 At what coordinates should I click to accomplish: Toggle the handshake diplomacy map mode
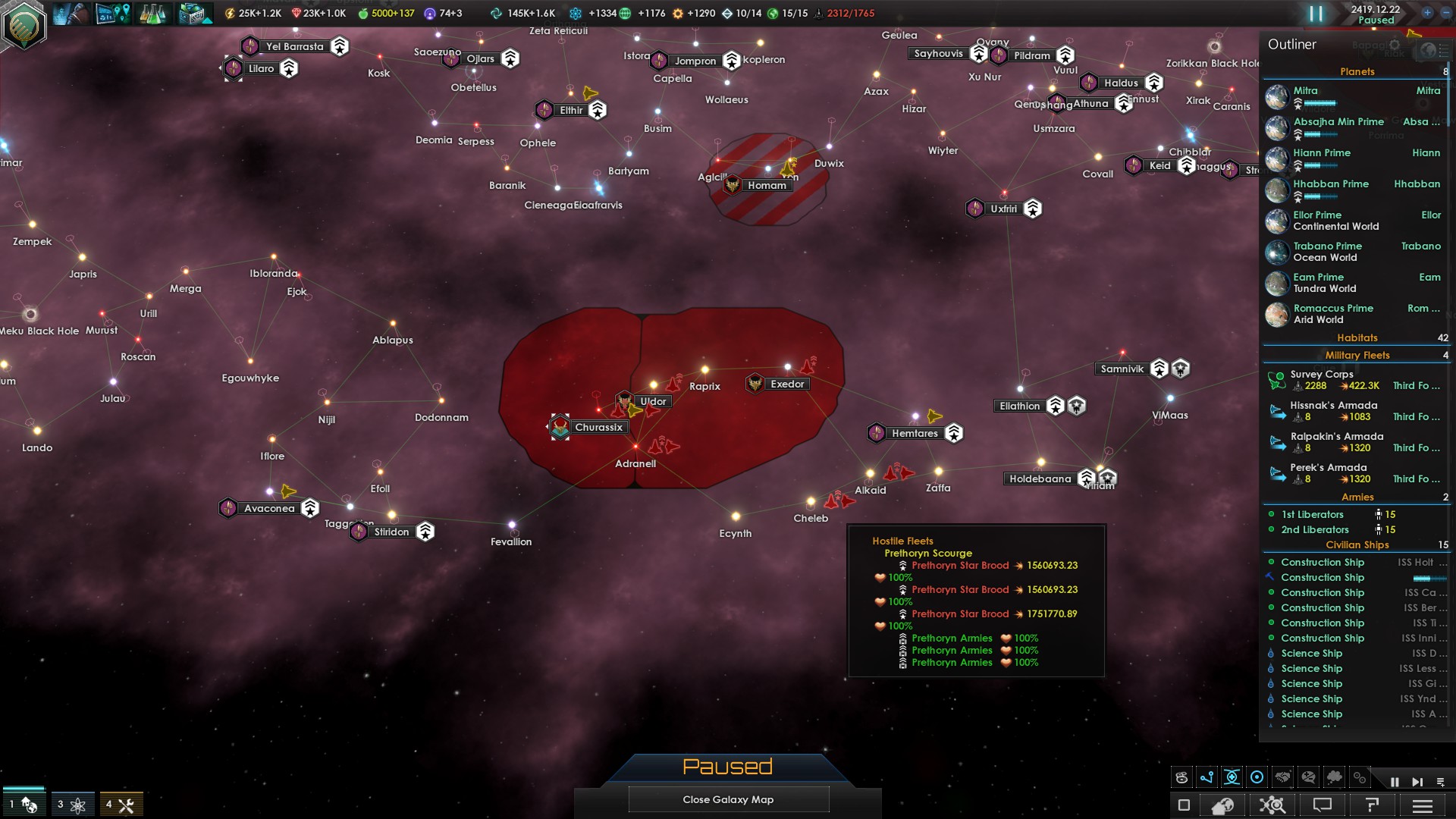point(1283,777)
